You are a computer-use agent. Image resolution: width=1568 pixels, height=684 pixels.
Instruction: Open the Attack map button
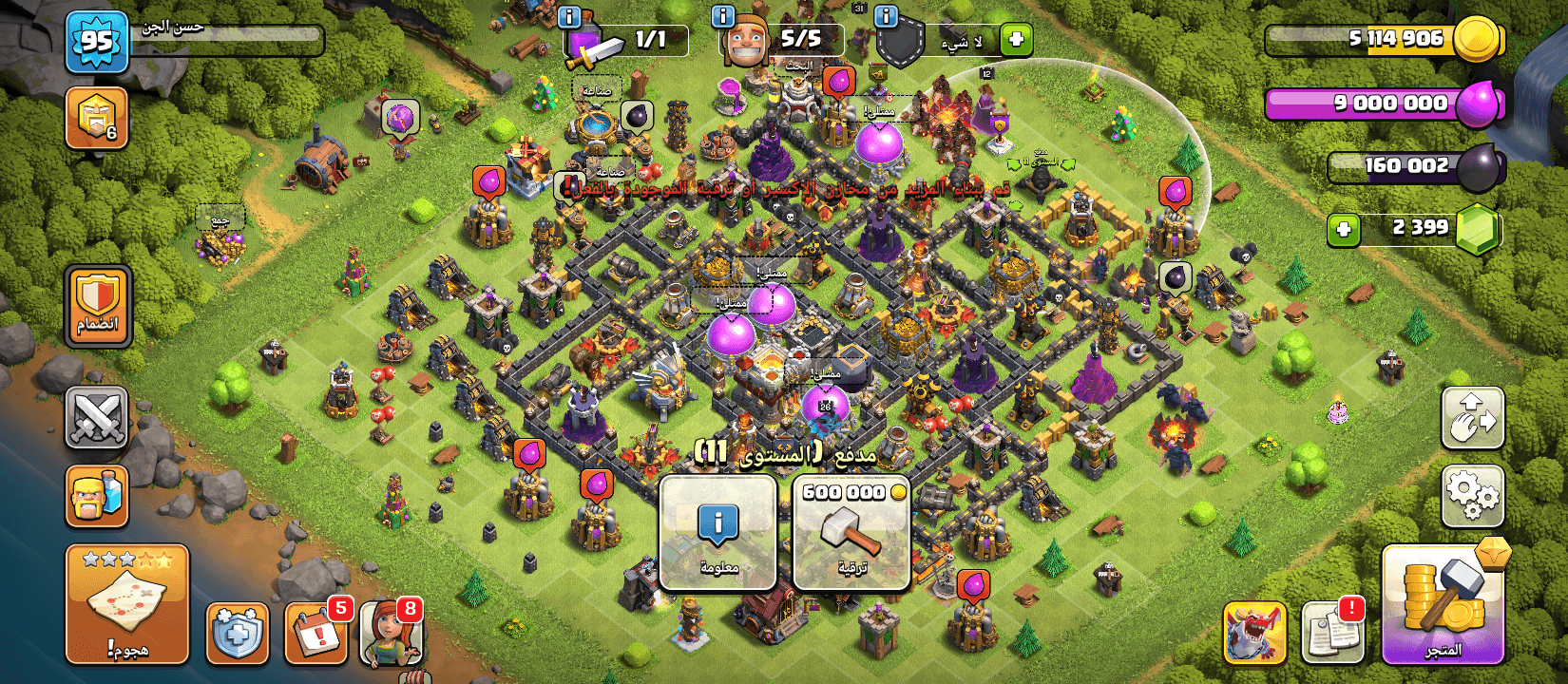(126, 604)
